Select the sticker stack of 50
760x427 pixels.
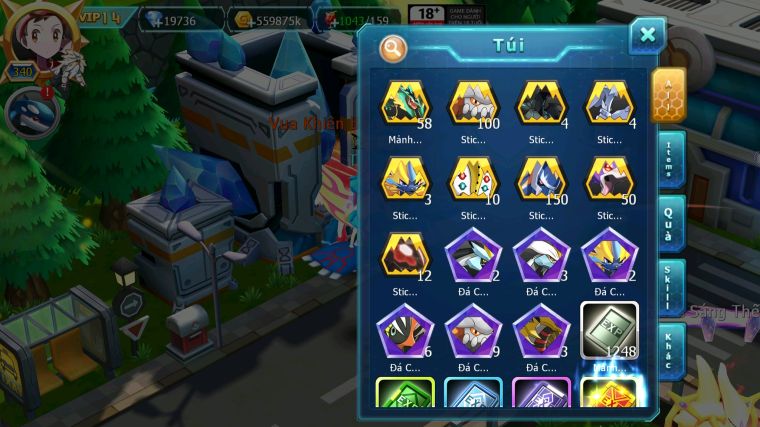(609, 179)
